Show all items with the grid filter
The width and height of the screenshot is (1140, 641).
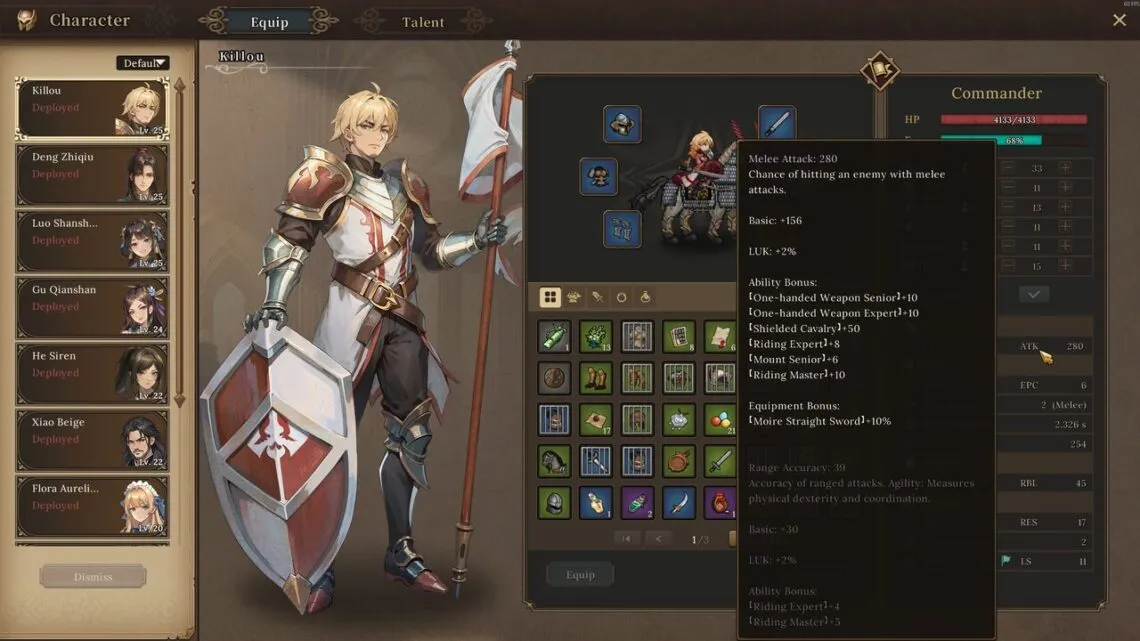pyautogui.click(x=550, y=297)
